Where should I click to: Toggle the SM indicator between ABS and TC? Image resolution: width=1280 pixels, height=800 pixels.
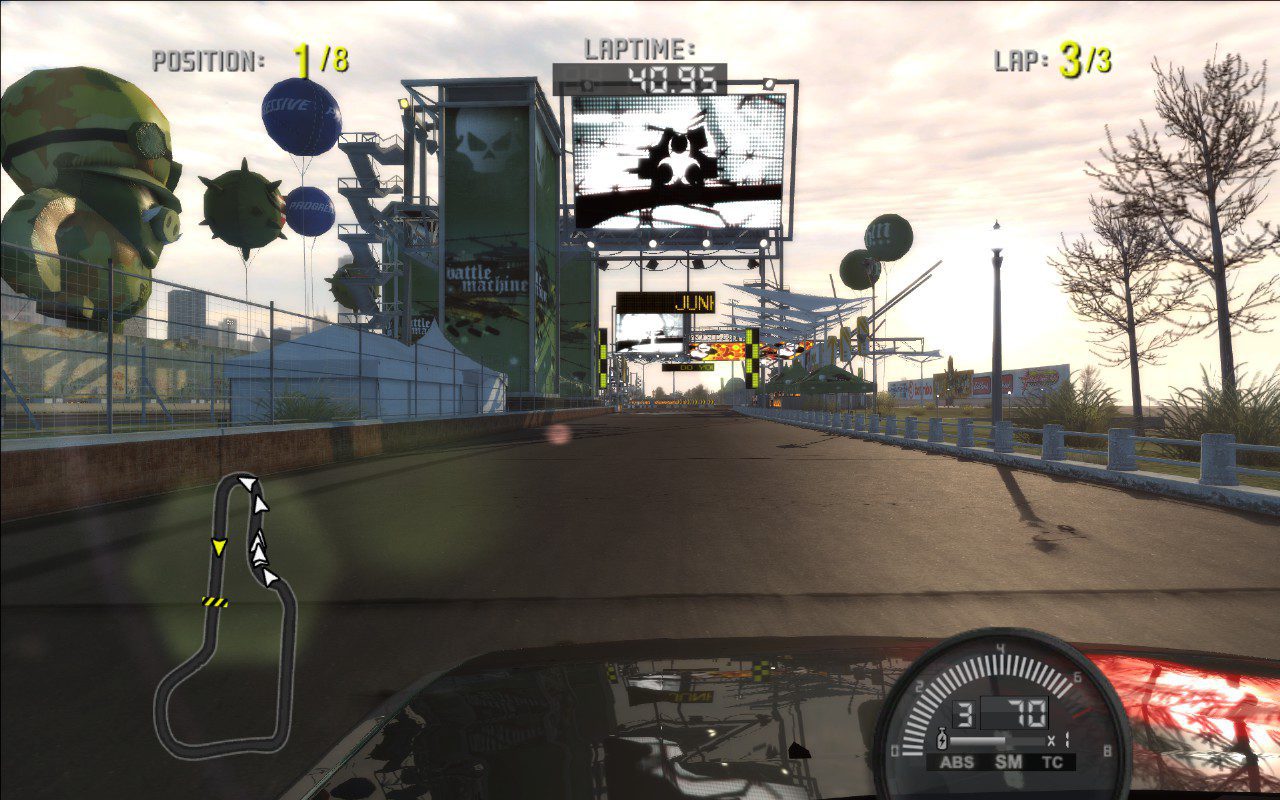point(1008,761)
